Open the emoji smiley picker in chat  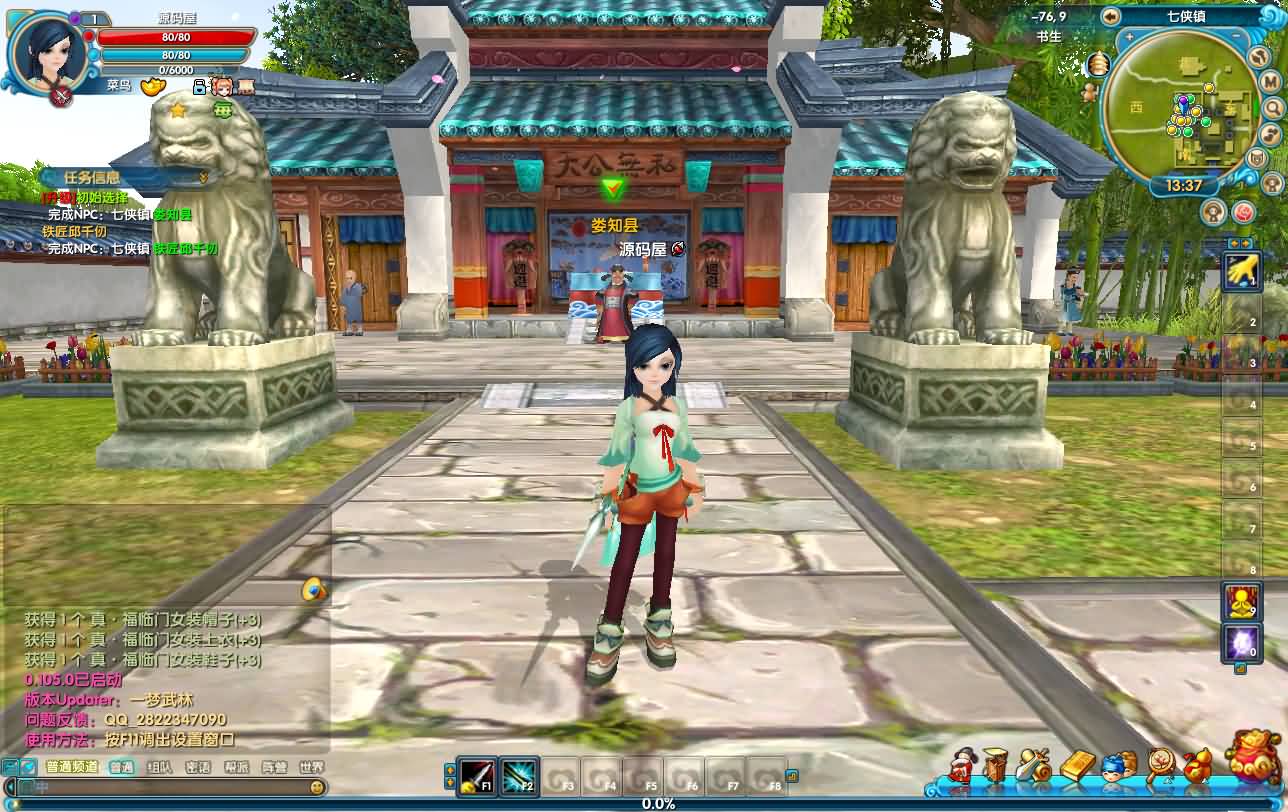[316, 788]
